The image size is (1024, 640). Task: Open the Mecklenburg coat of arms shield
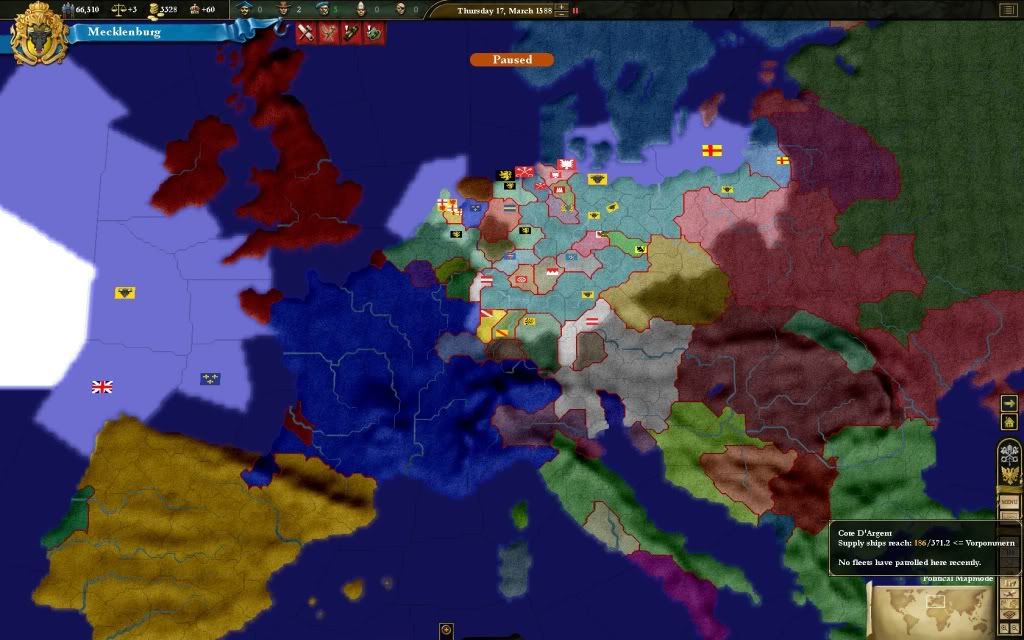40,32
